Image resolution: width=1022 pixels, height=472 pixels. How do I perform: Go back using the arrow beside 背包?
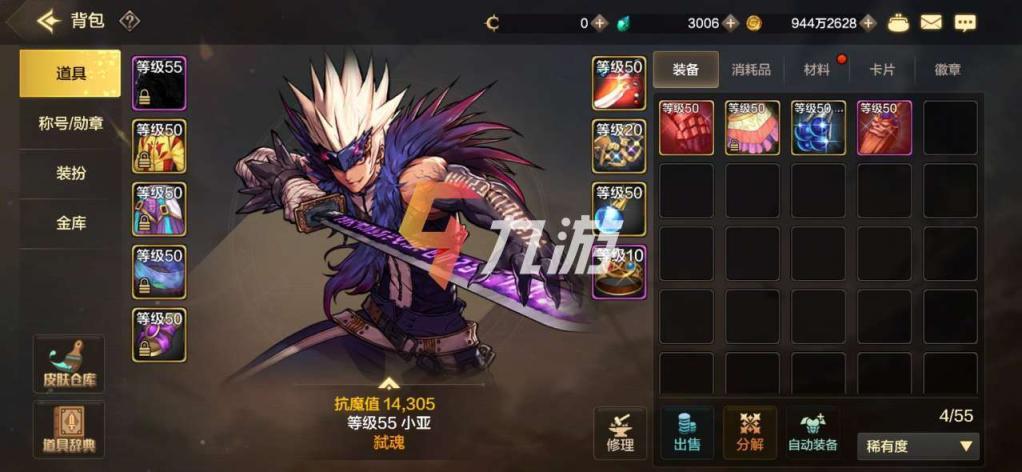(x=48, y=21)
